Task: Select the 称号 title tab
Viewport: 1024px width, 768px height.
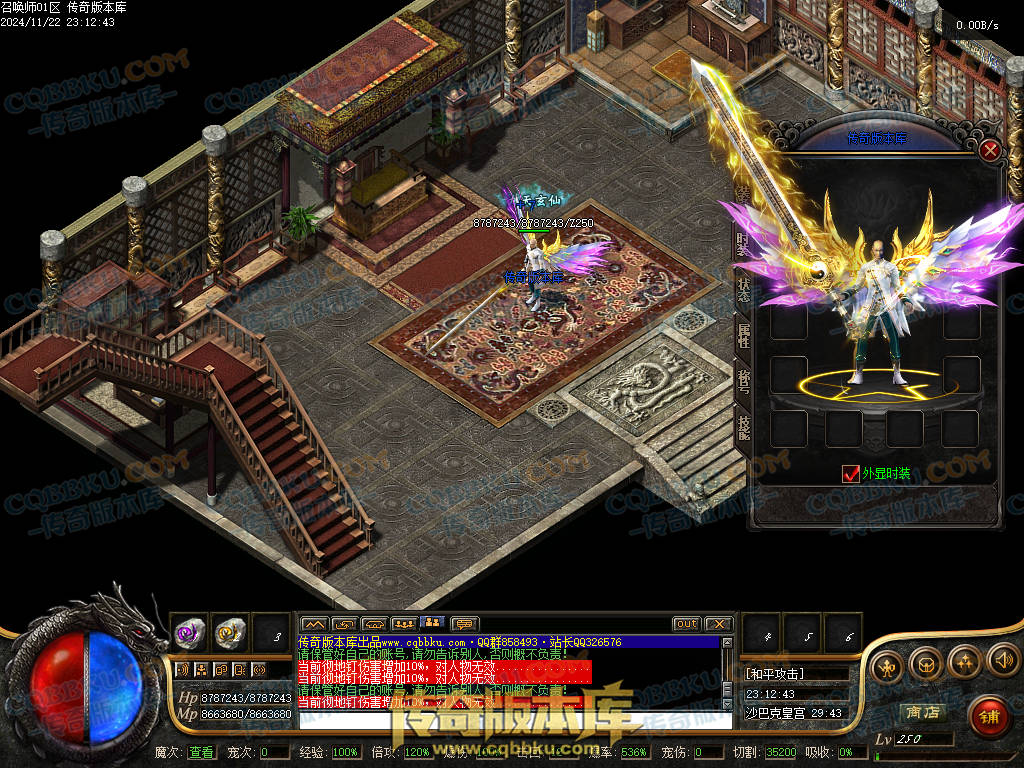Action: click(743, 382)
